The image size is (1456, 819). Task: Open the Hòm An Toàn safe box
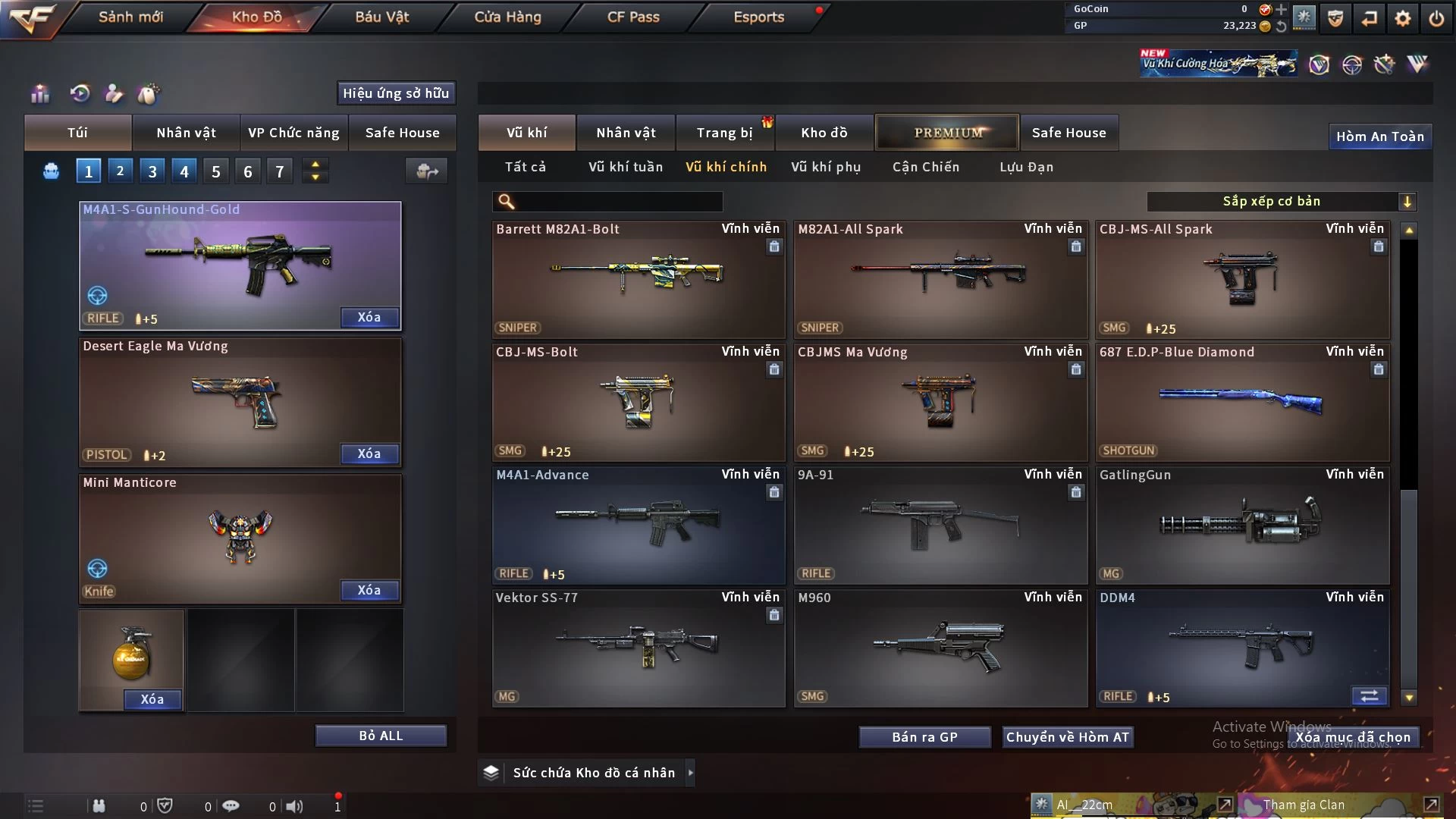pyautogui.click(x=1379, y=136)
